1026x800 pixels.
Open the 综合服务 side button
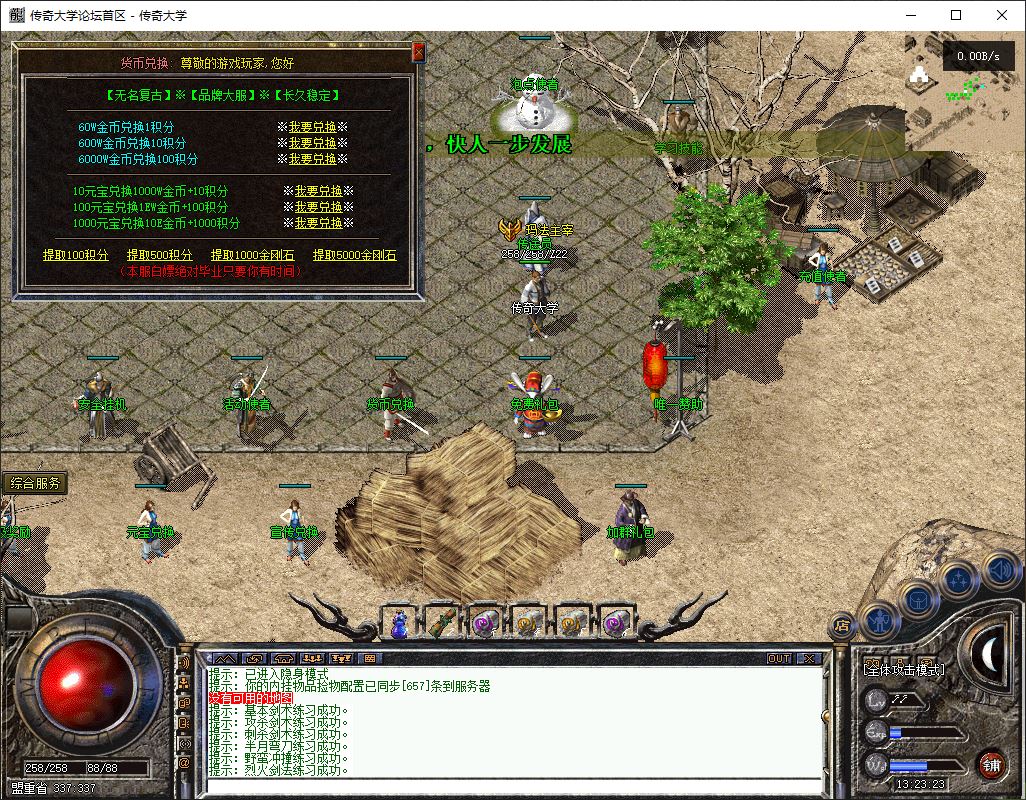coord(36,483)
